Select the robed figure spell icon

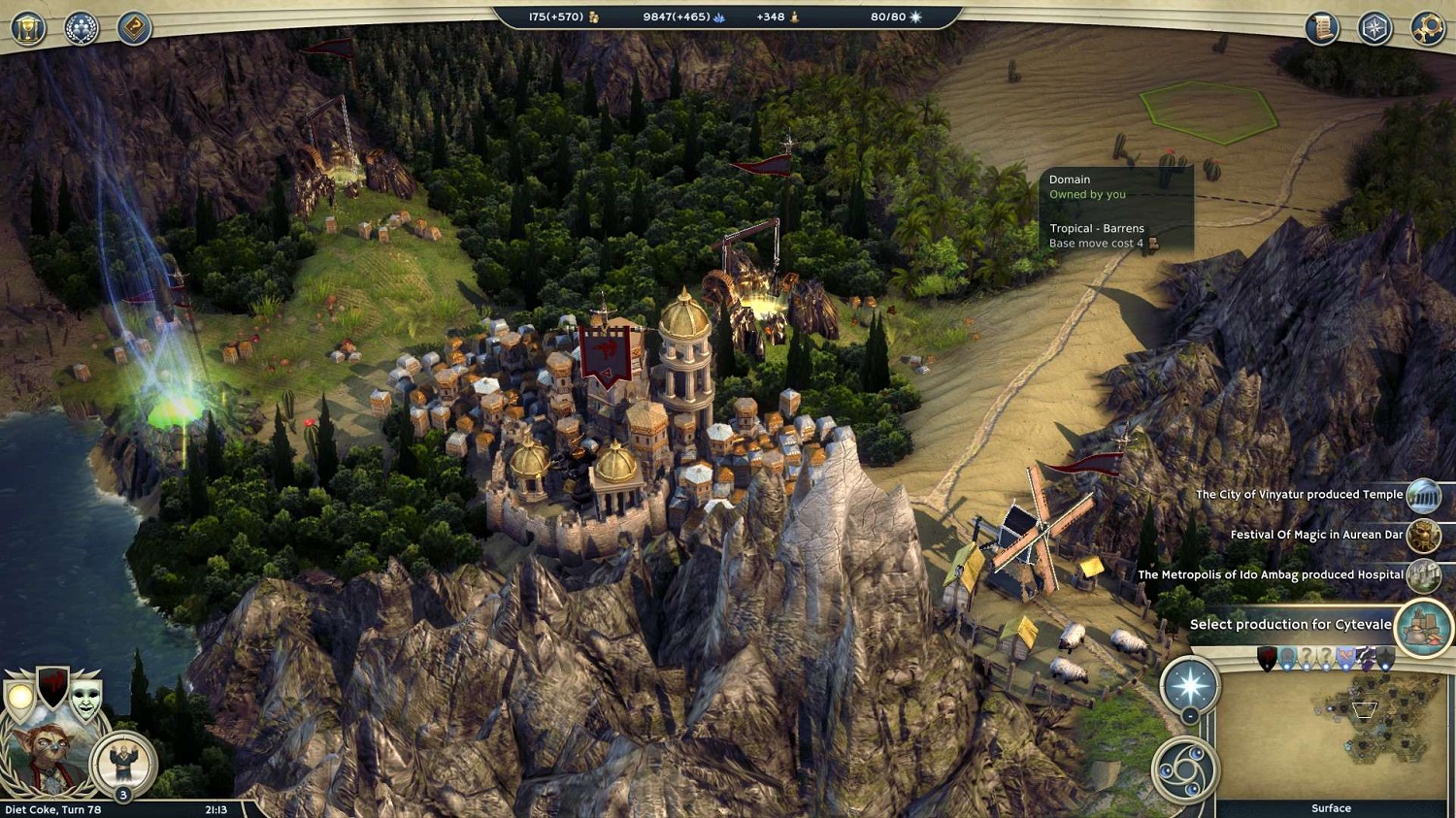tap(123, 763)
